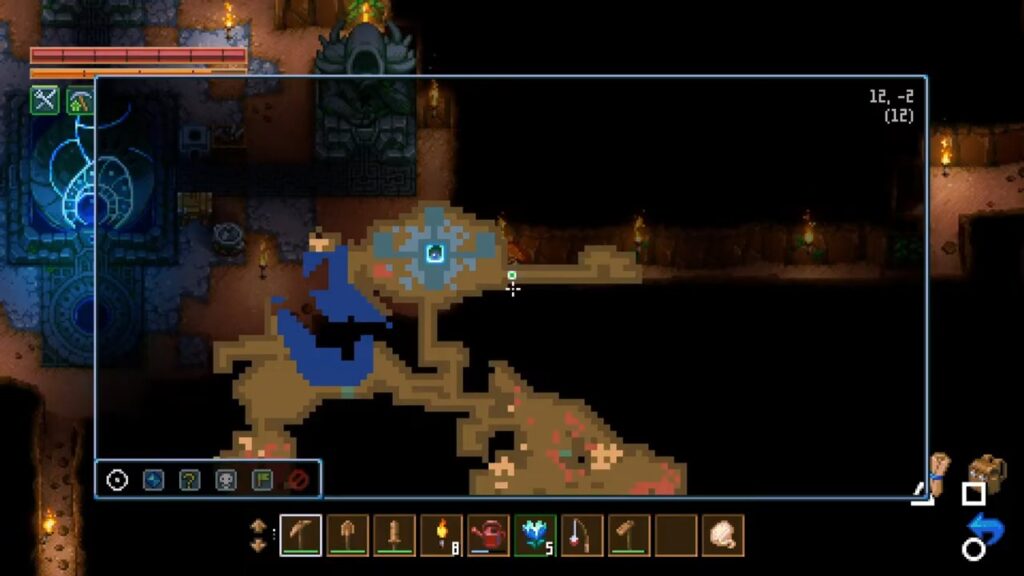1024x576 pixels.
Task: Open the backpack inventory icon
Action: [x=987, y=471]
